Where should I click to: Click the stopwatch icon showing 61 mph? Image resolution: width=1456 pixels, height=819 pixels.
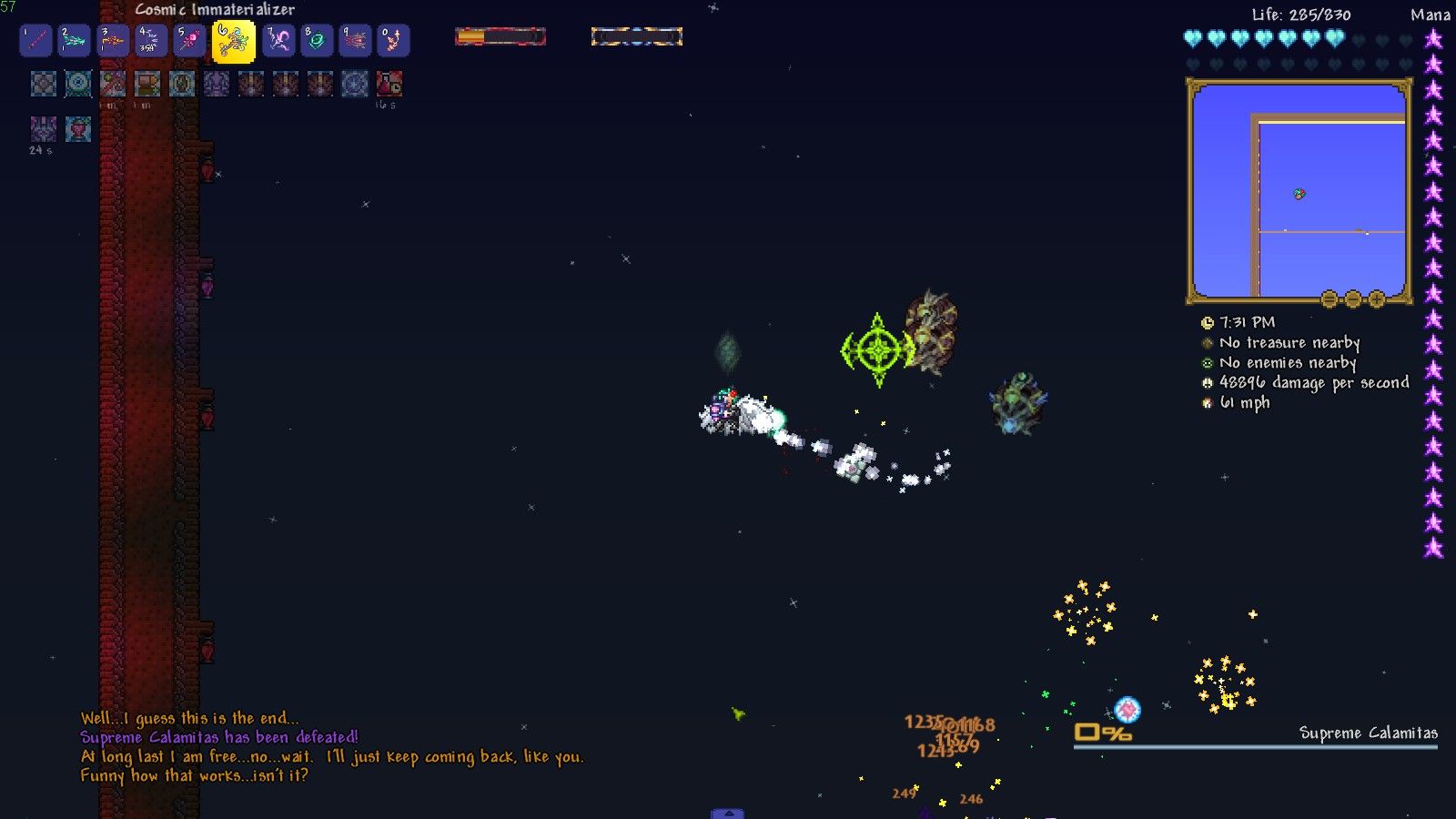(x=1206, y=403)
